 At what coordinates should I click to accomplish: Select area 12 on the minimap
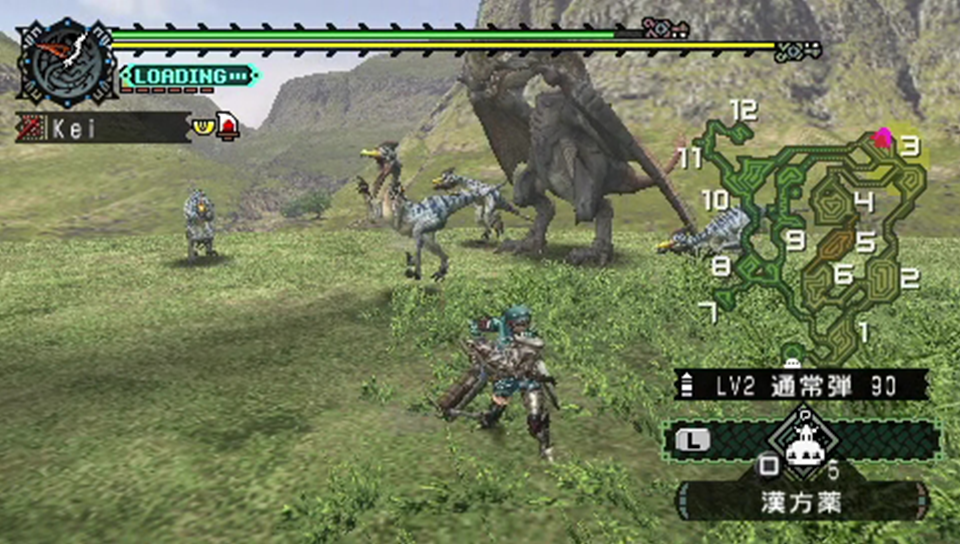[743, 111]
